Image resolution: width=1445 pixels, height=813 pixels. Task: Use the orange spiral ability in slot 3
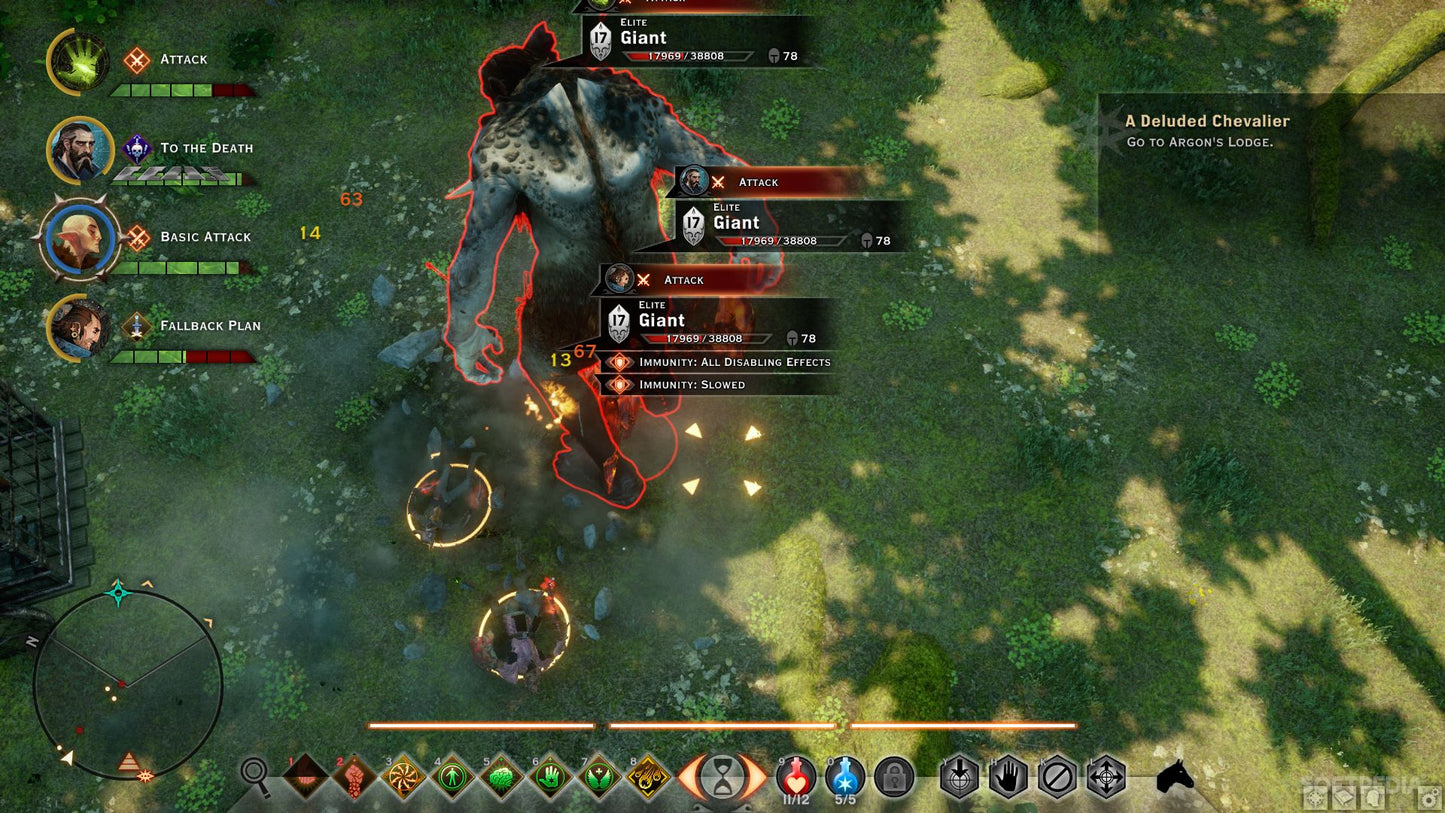[404, 777]
